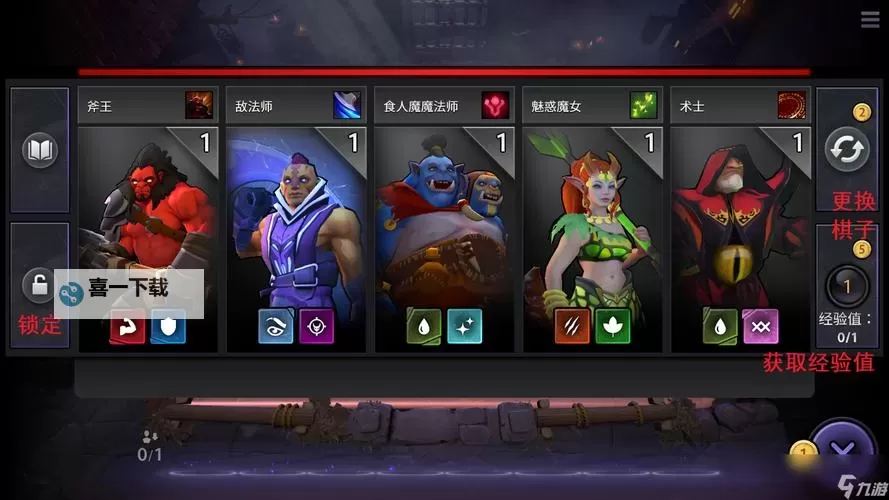Open the hamburger menu

click(869, 20)
